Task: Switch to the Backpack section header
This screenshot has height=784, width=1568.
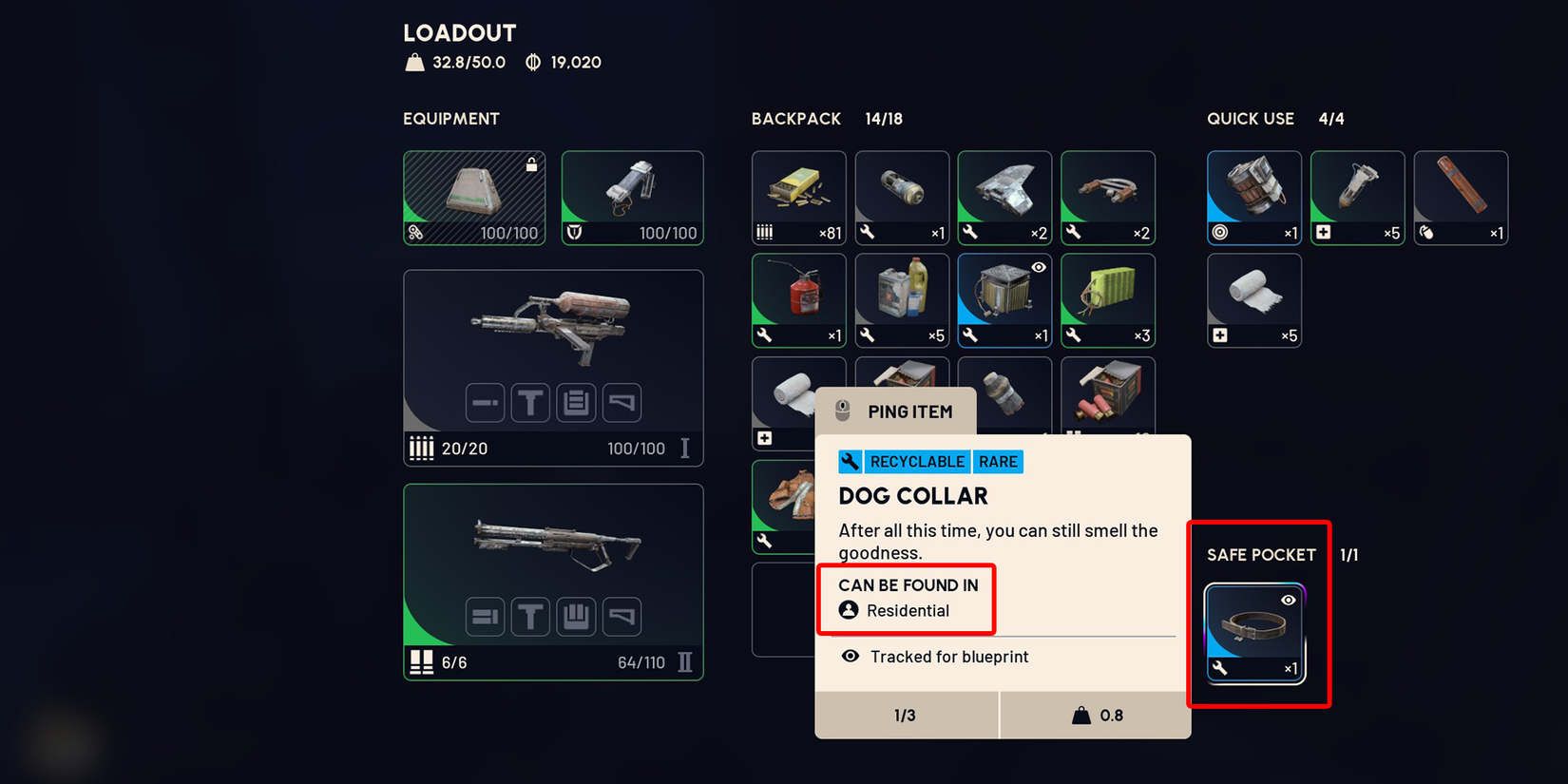Action: (x=796, y=119)
